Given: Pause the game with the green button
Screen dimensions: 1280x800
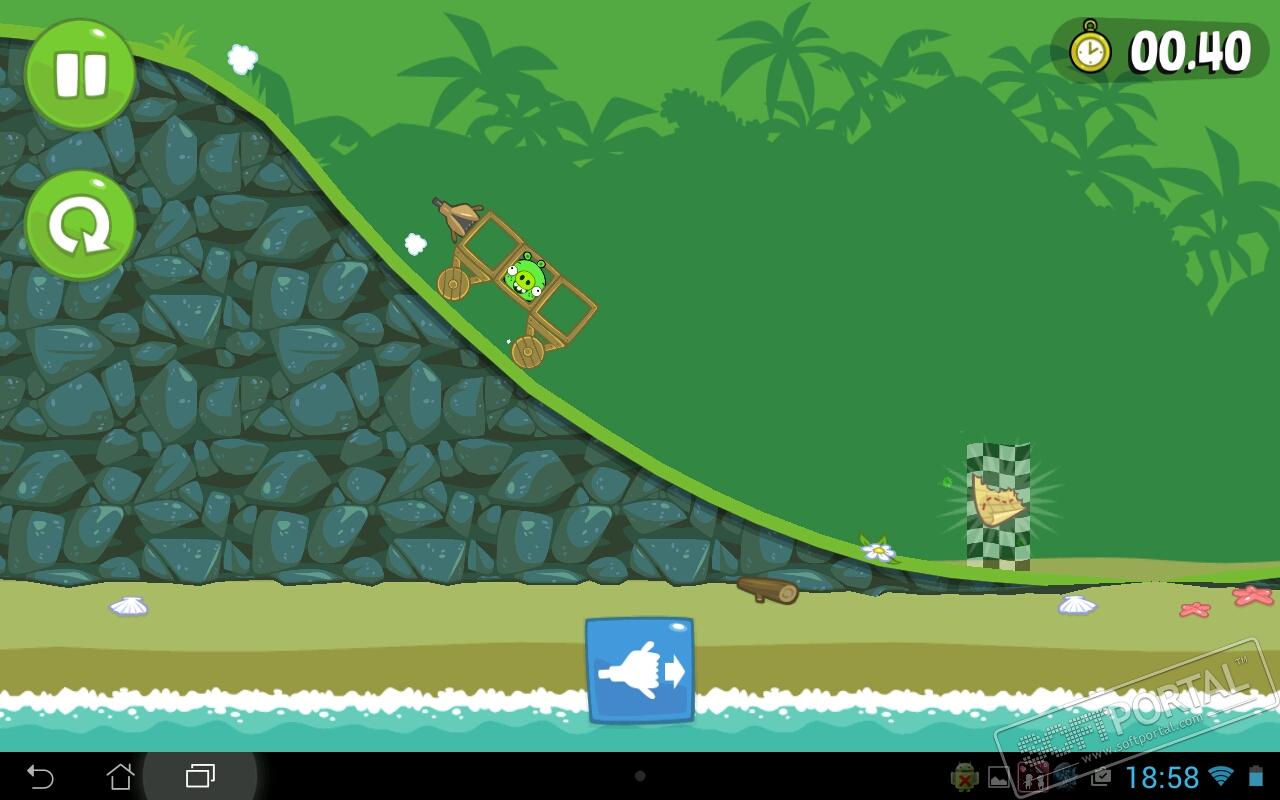Looking at the screenshot, I should pos(80,74).
